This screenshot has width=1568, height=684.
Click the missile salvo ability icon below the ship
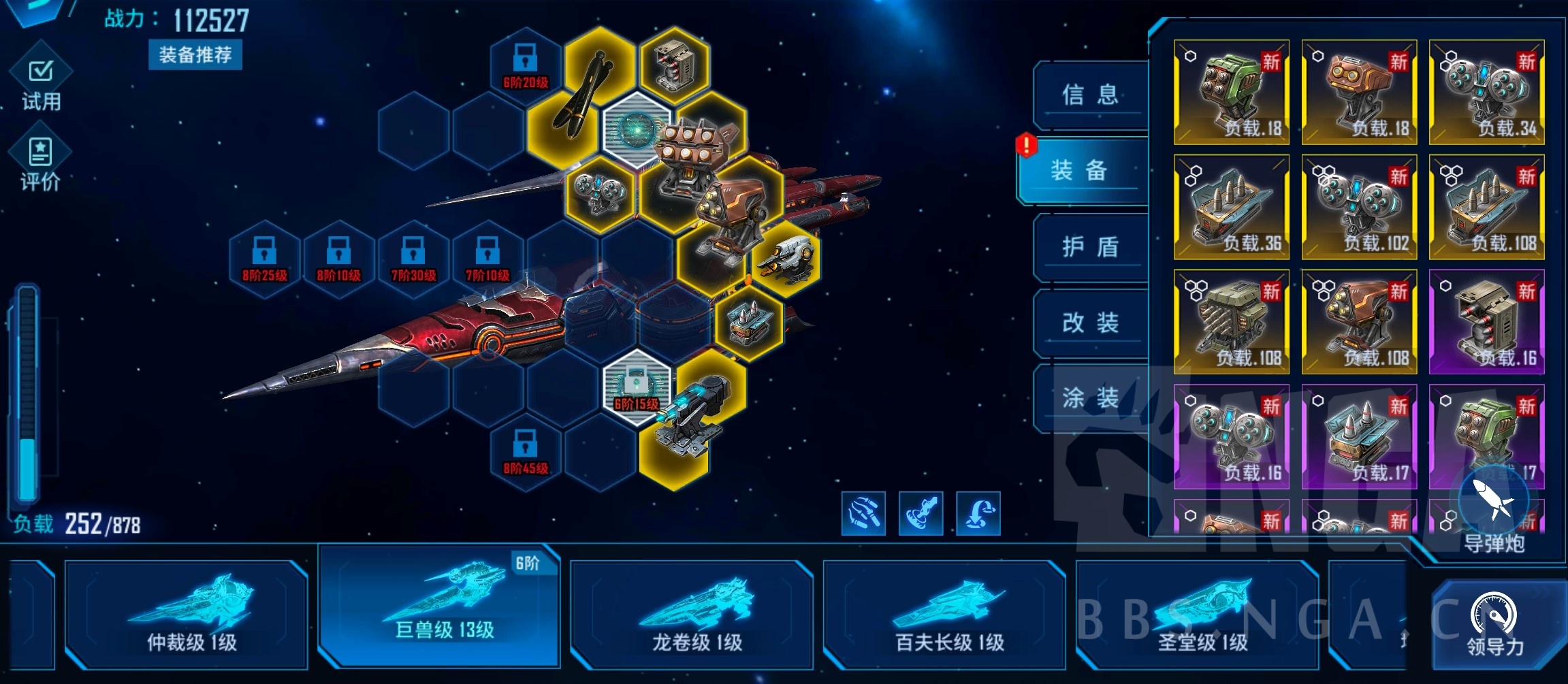click(863, 514)
